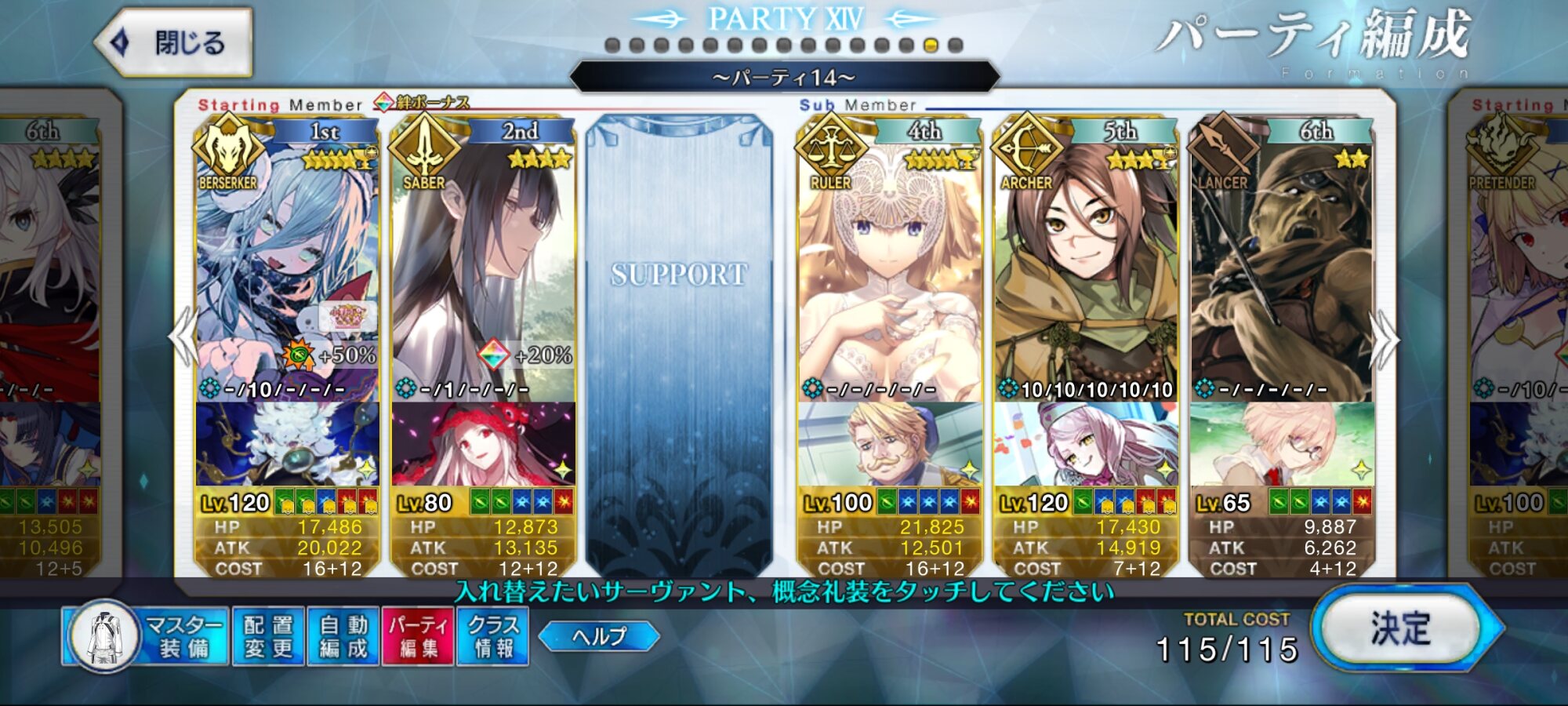Go to previous party with left arrow
The image size is (1568, 706).
[183, 337]
